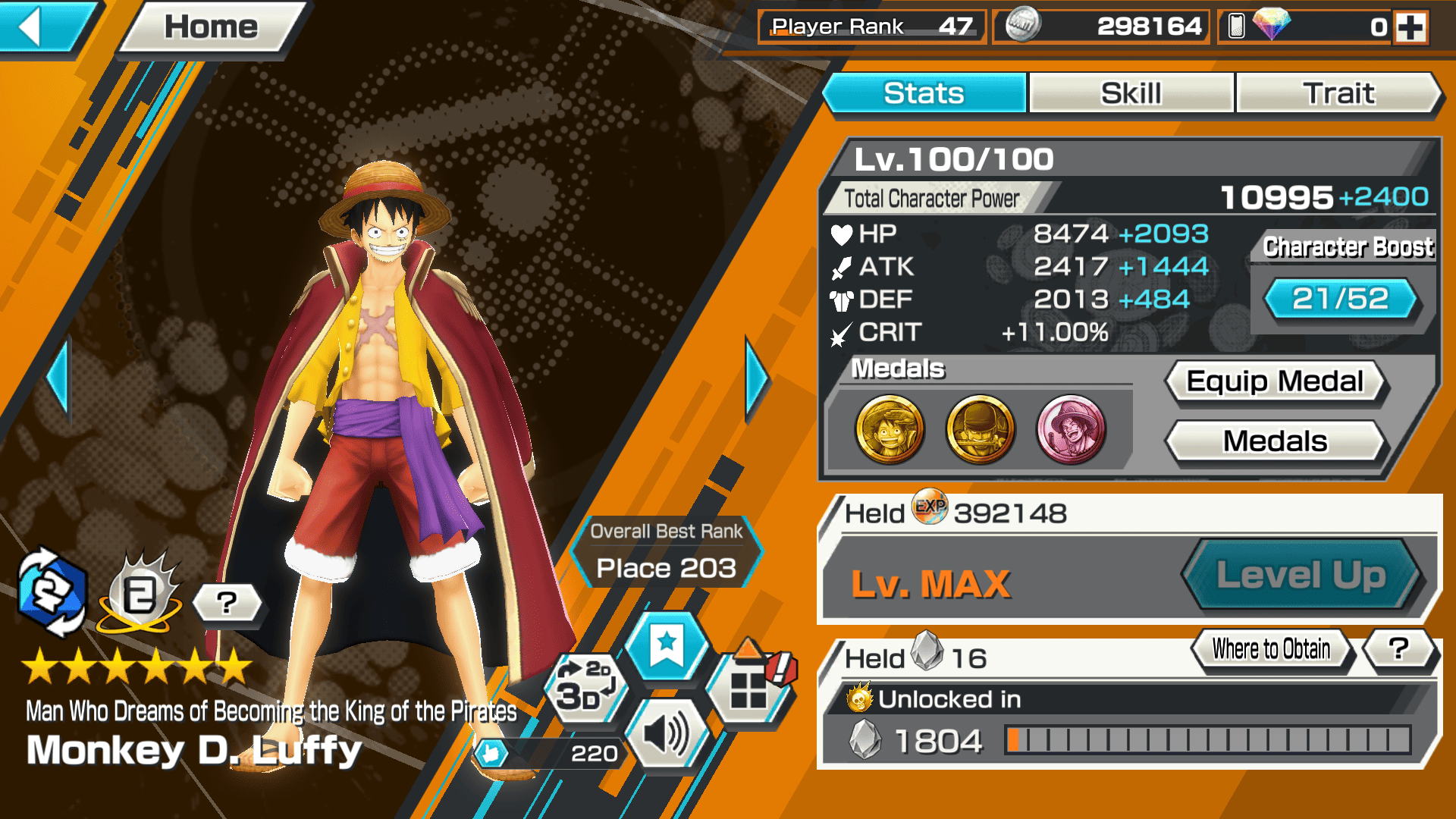Show Where to Obtain fragments
Image resolution: width=1456 pixels, height=819 pixels.
tap(1271, 649)
